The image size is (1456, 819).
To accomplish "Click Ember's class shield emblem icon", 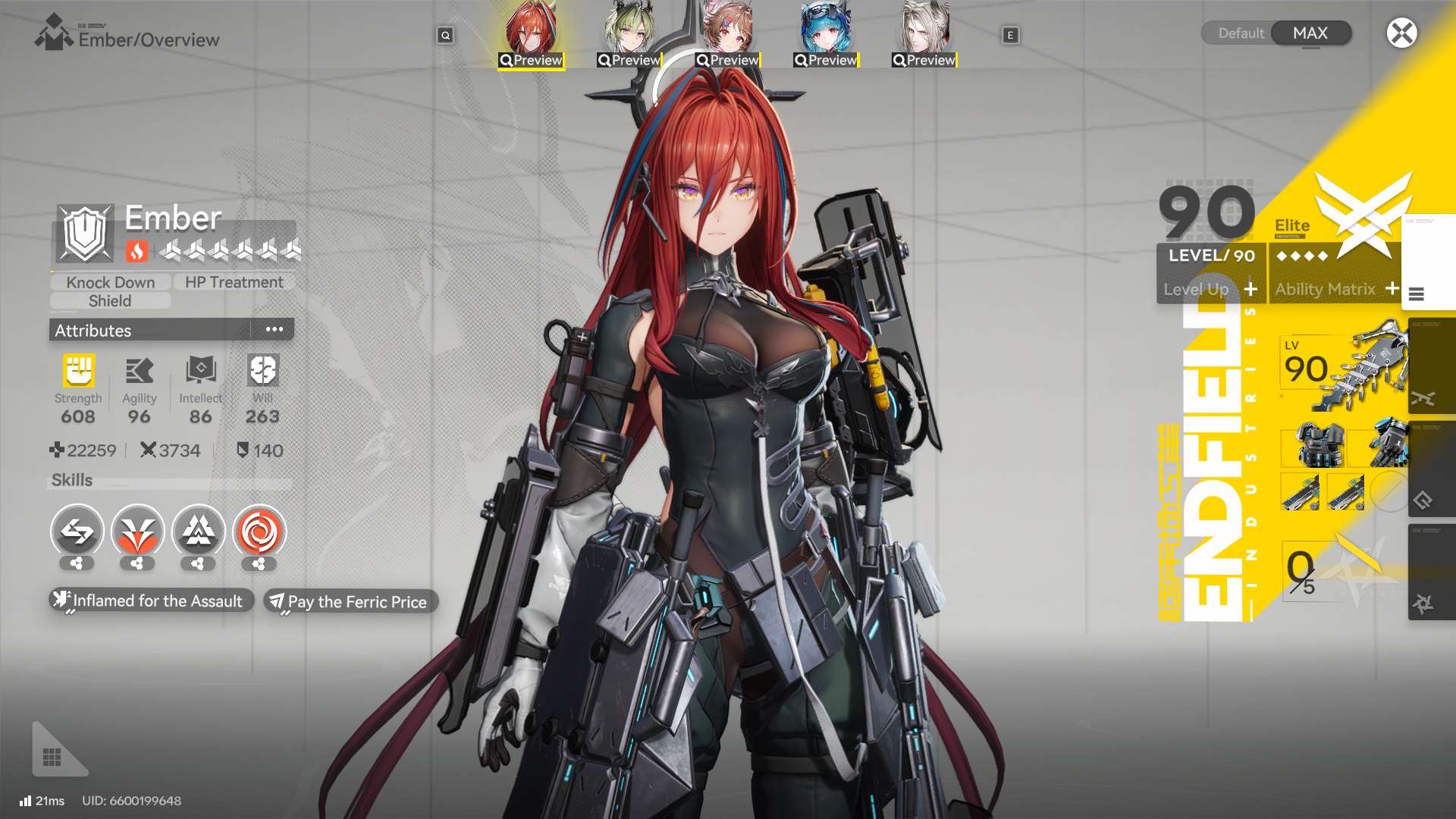I will click(x=86, y=233).
